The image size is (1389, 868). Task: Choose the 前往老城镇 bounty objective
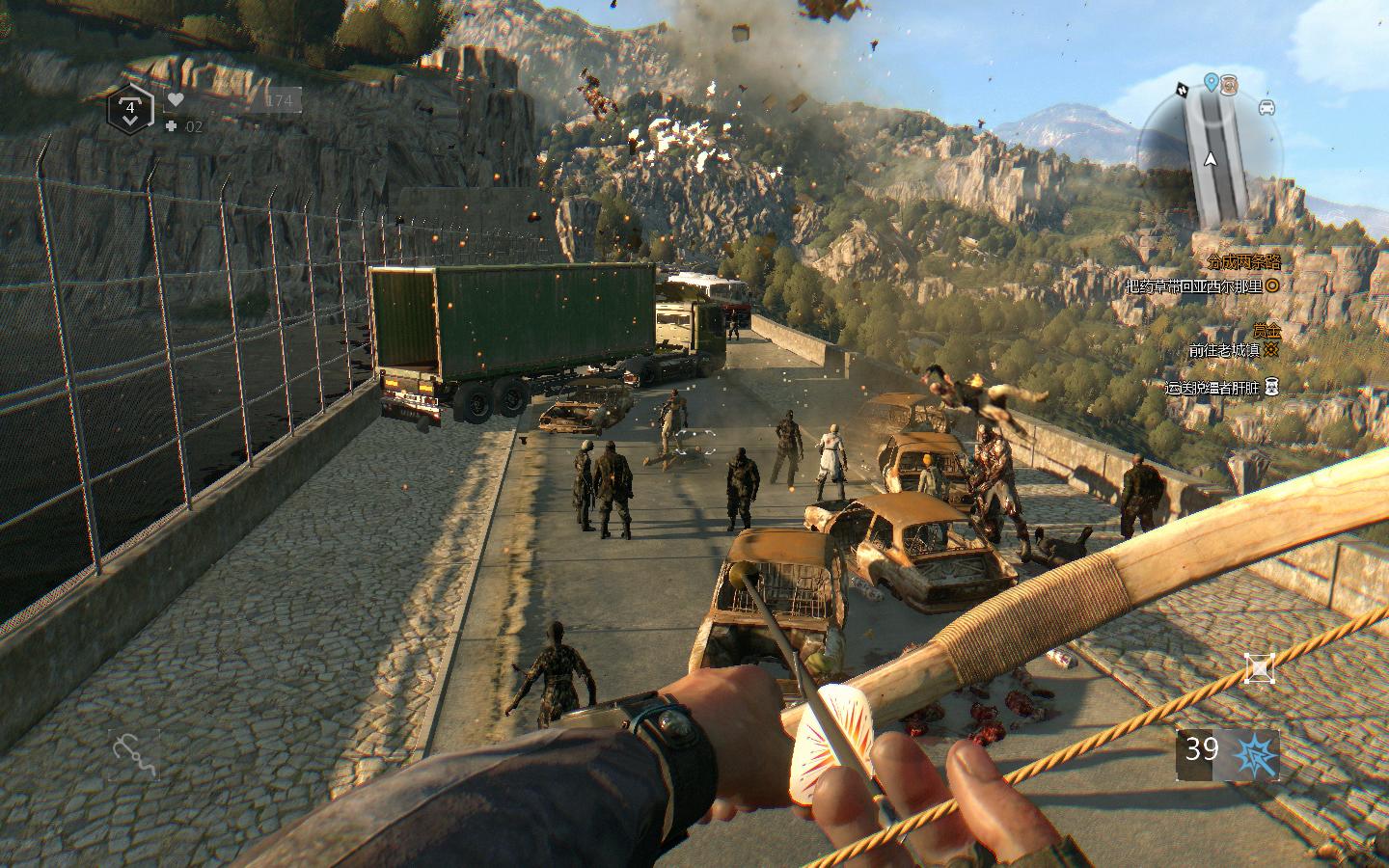pyautogui.click(x=1223, y=351)
